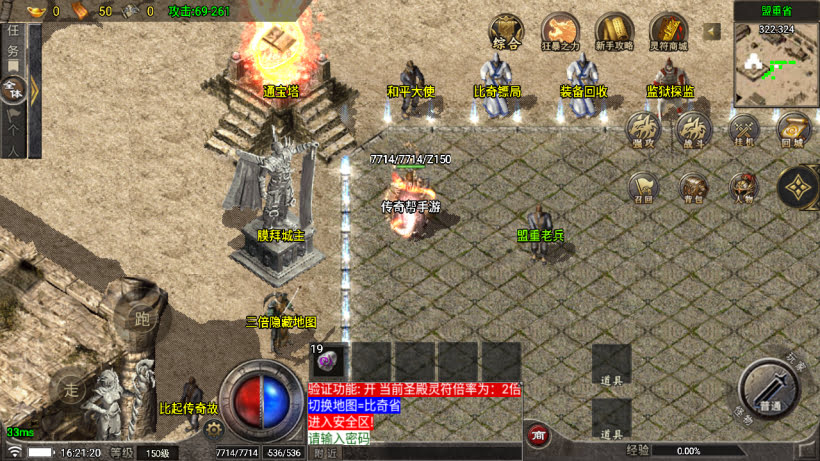Open the 背包 backpack
820x461 pixels.
click(692, 187)
